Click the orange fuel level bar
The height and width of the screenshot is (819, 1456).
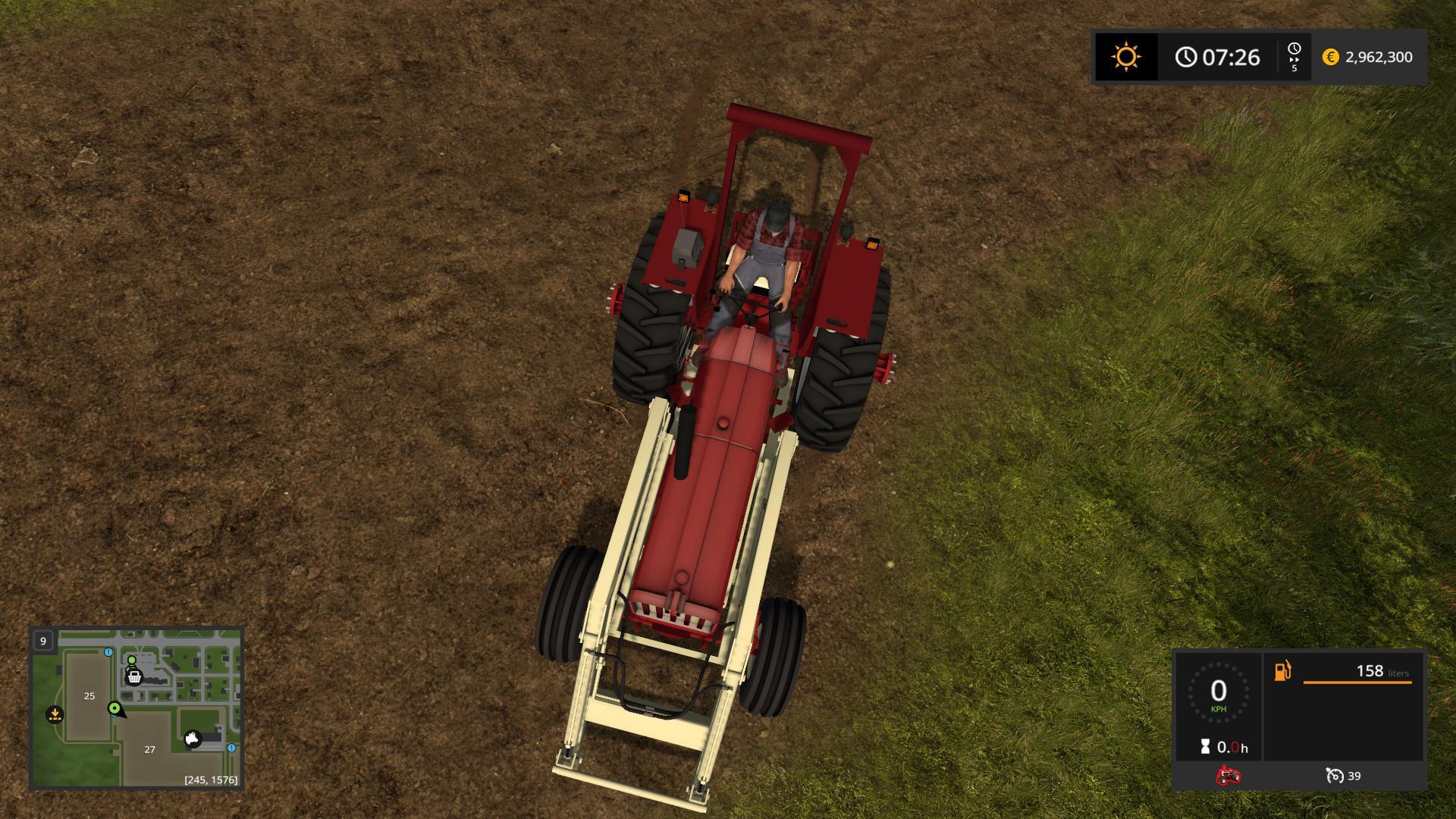coord(1357,682)
